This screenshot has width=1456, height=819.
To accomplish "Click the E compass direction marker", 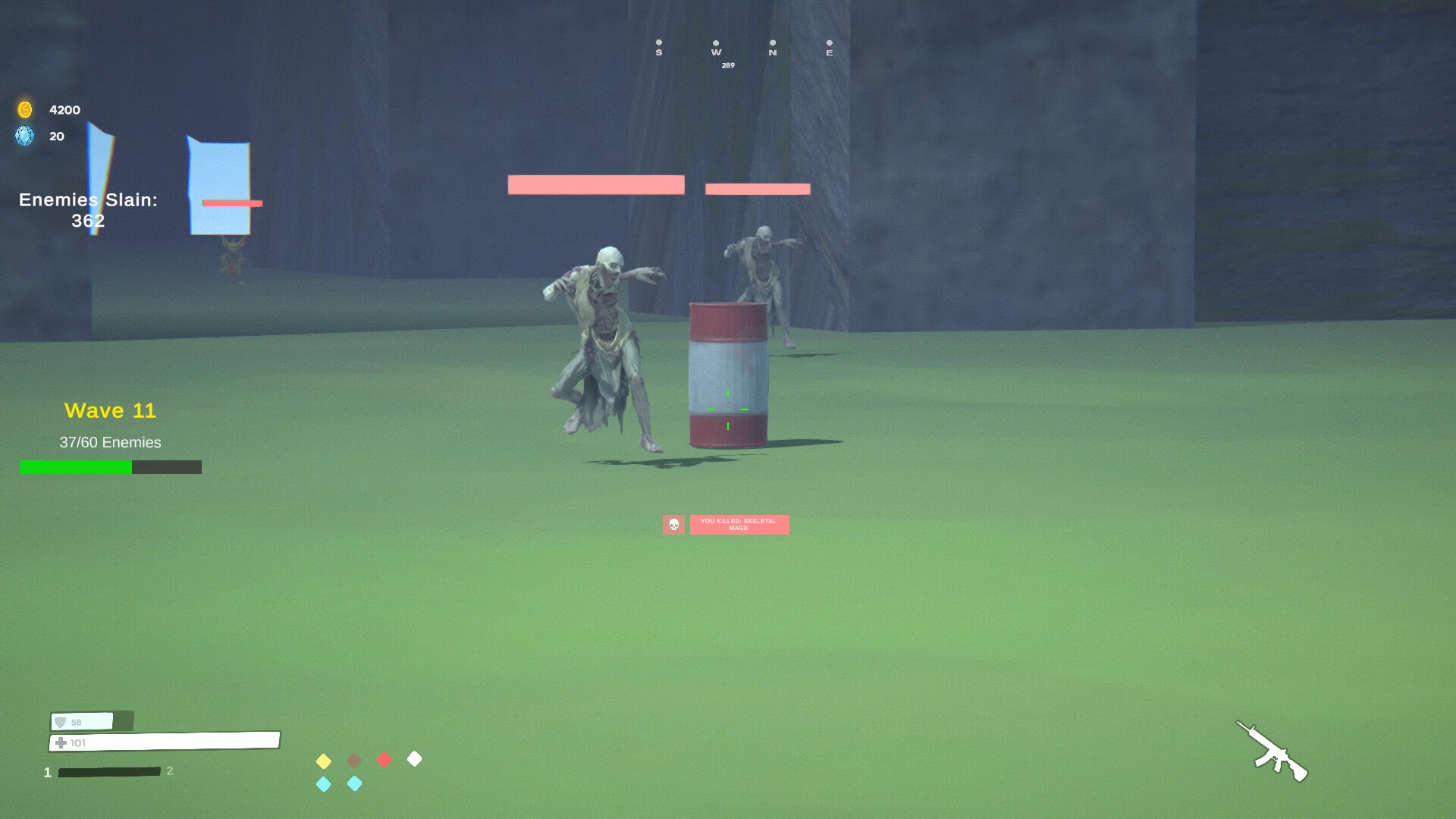I will 829,49.
